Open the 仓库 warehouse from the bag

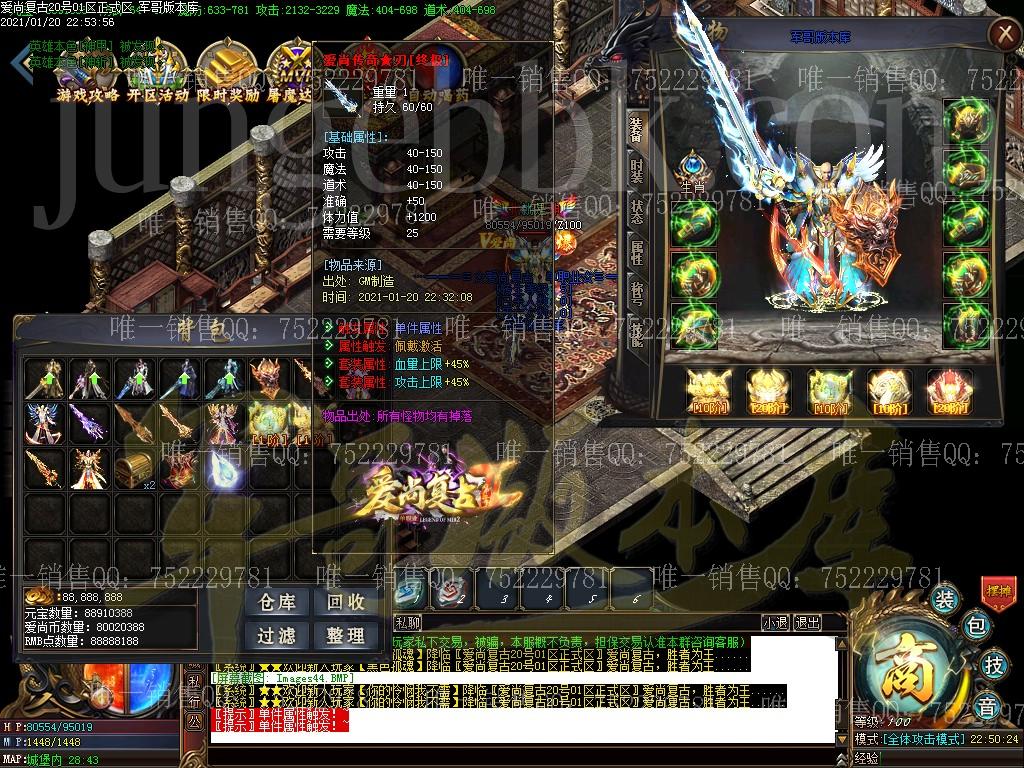276,603
